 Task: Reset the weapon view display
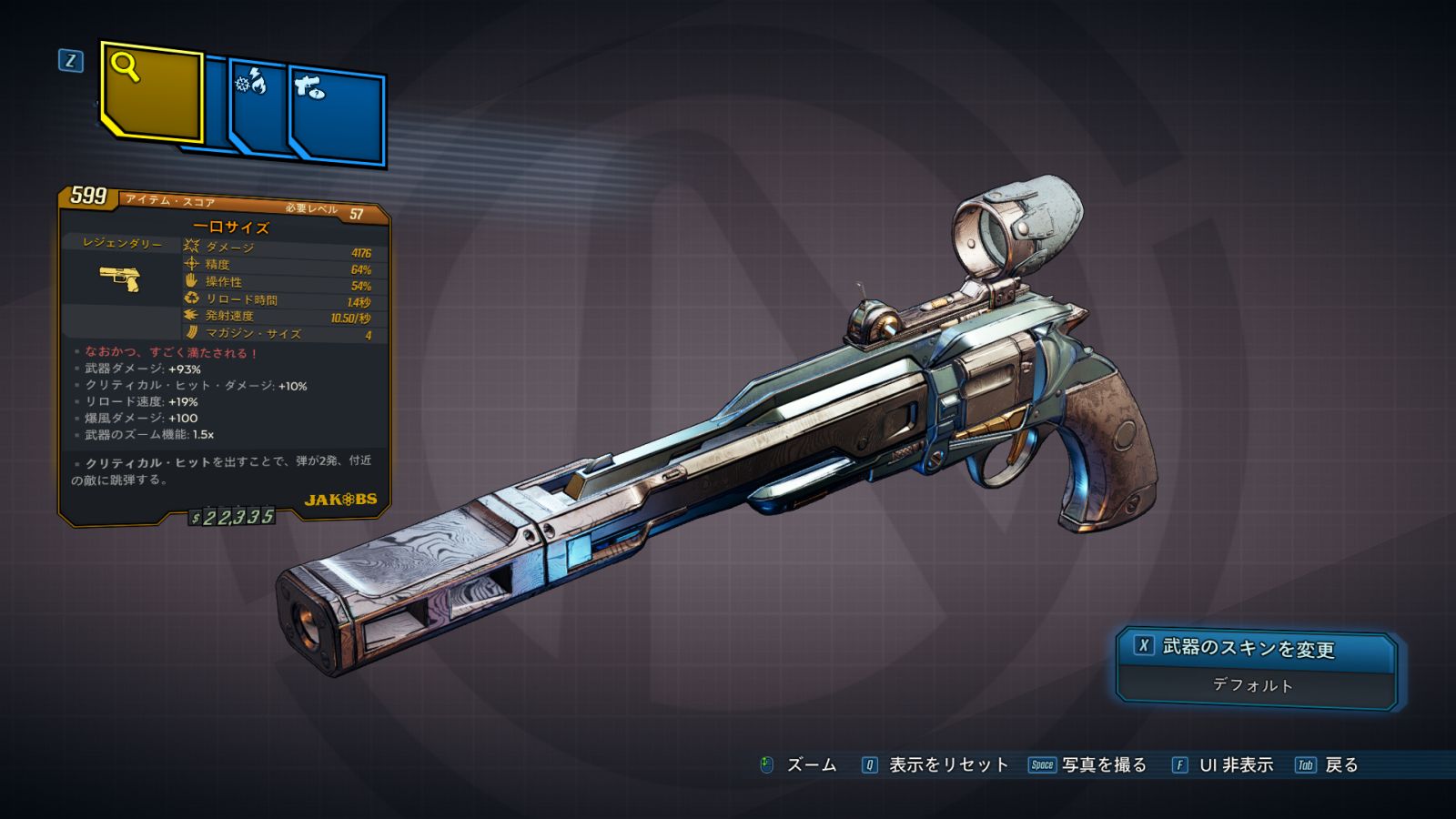(x=936, y=765)
